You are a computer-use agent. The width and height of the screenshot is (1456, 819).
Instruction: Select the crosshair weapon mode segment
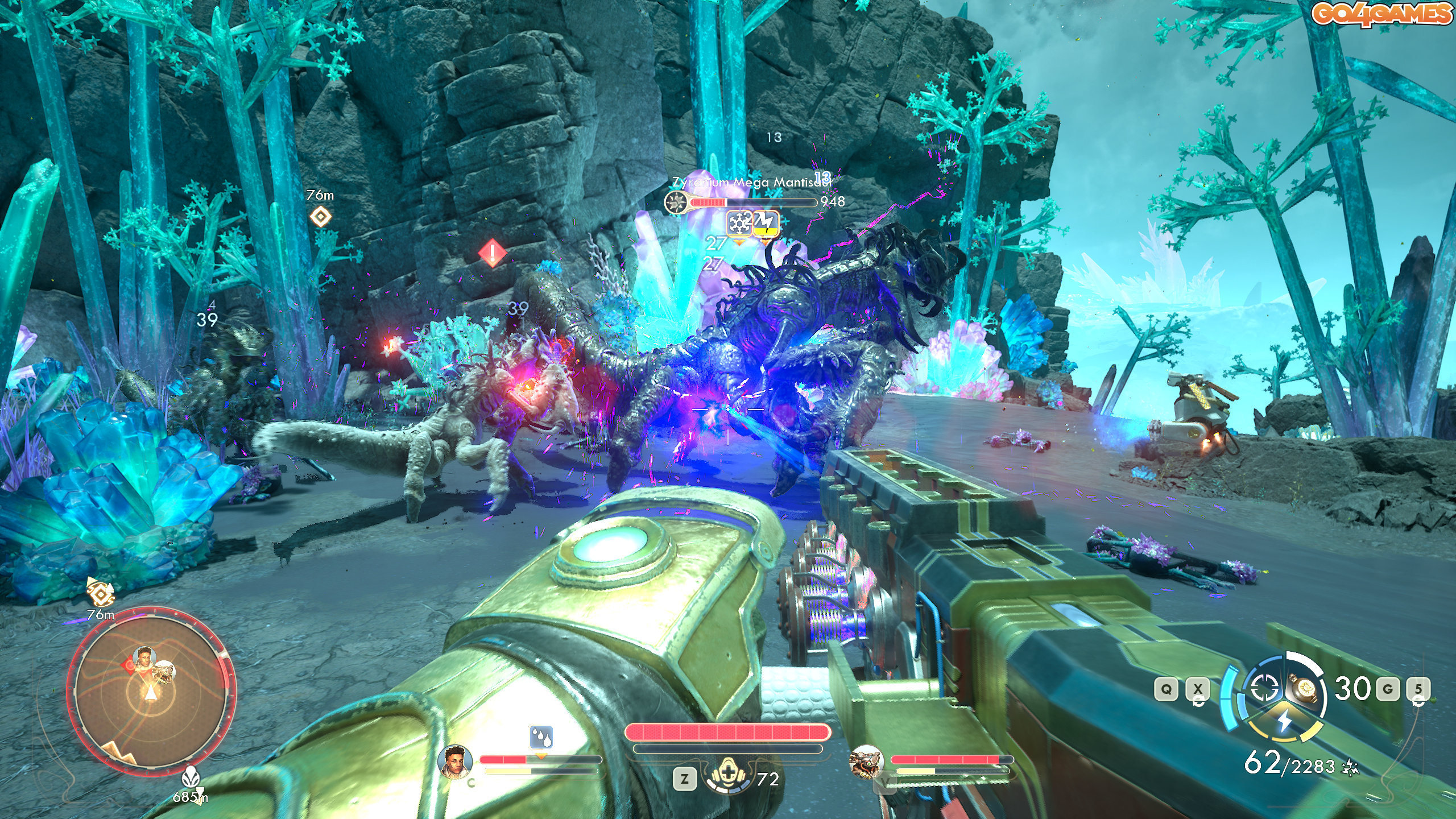pos(1263,688)
